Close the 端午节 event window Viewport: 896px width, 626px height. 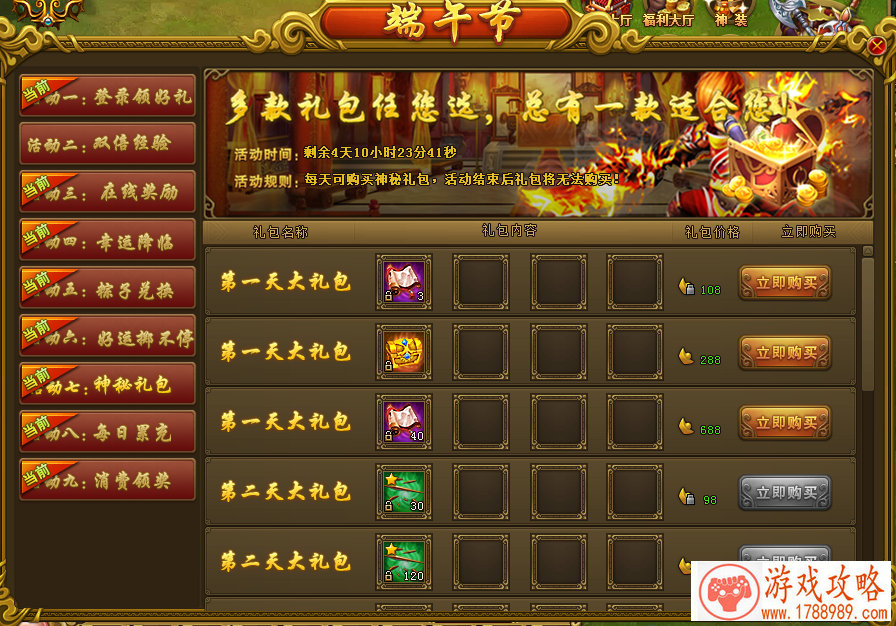click(x=877, y=46)
